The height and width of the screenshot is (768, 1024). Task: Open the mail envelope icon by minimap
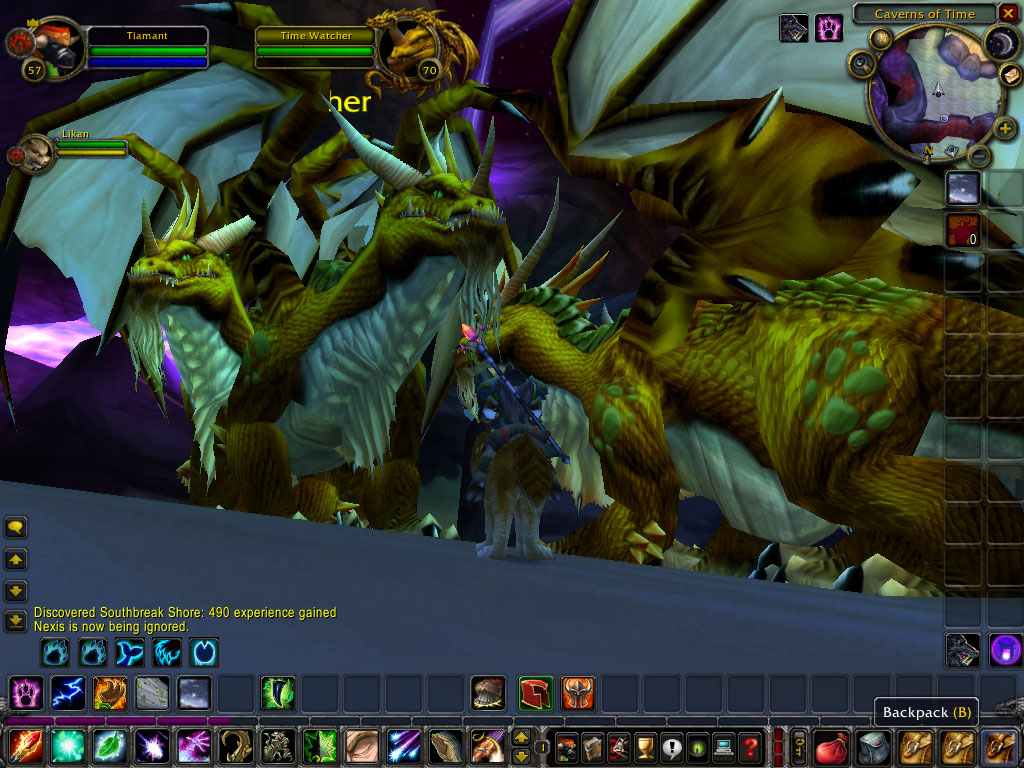(1009, 75)
